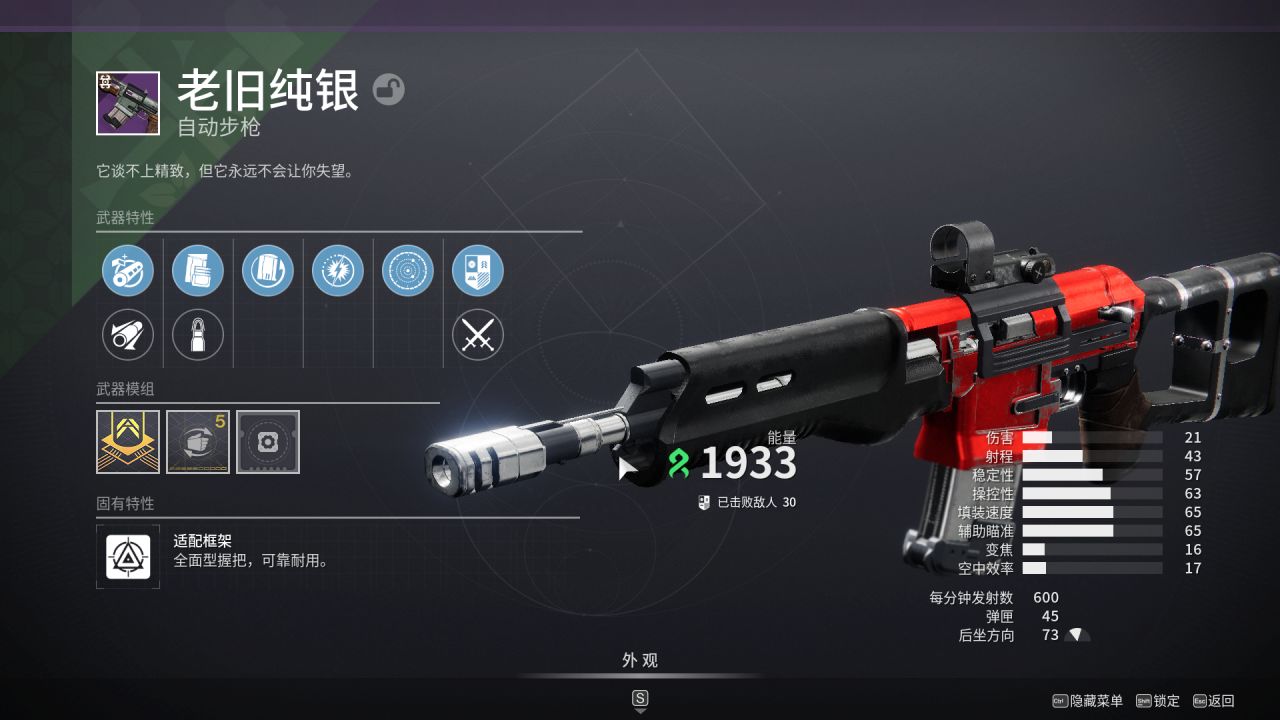Inspect the Adaptive Frame intrinsic perk icon
Viewport: 1280px width, 720px height.
[128, 557]
